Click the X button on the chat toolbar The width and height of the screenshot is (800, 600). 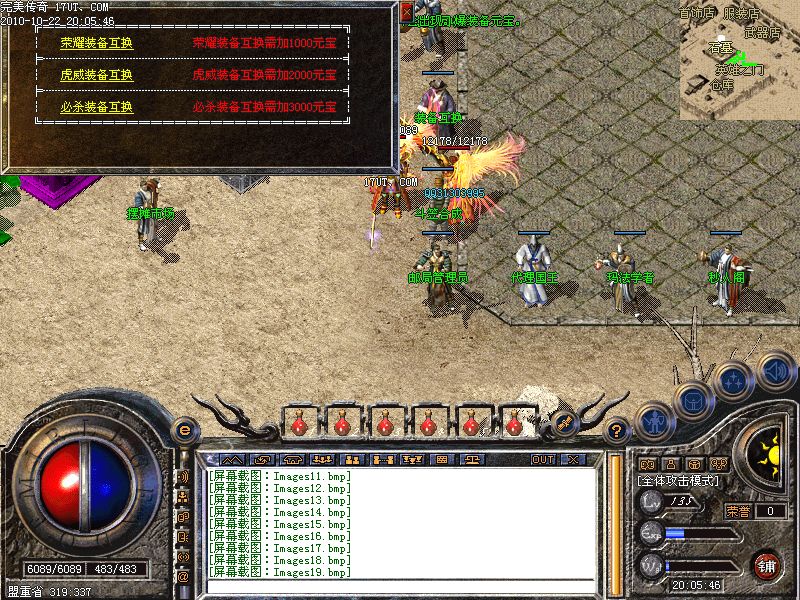tap(573, 459)
